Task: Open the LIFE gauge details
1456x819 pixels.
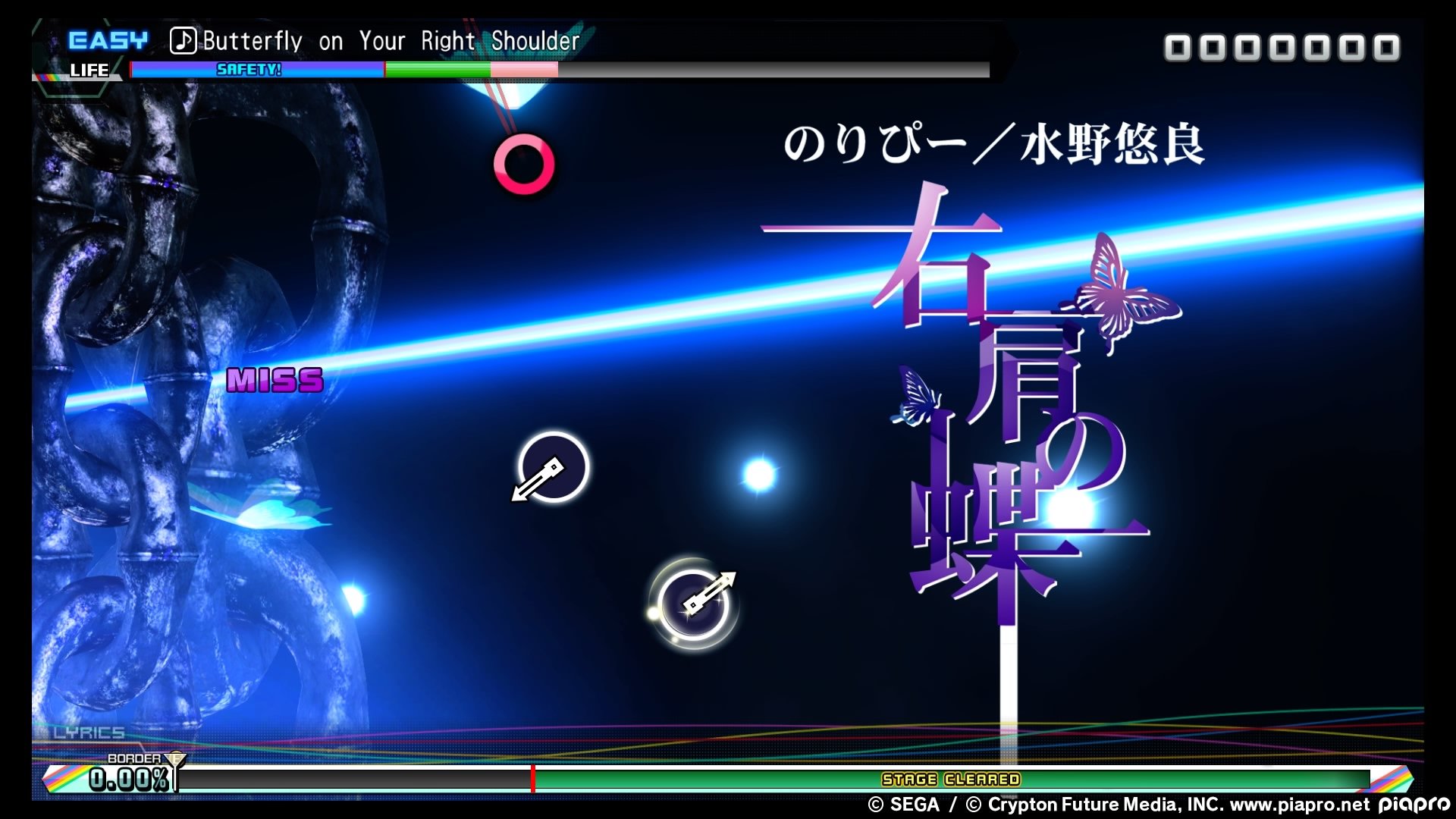Action: click(x=89, y=71)
